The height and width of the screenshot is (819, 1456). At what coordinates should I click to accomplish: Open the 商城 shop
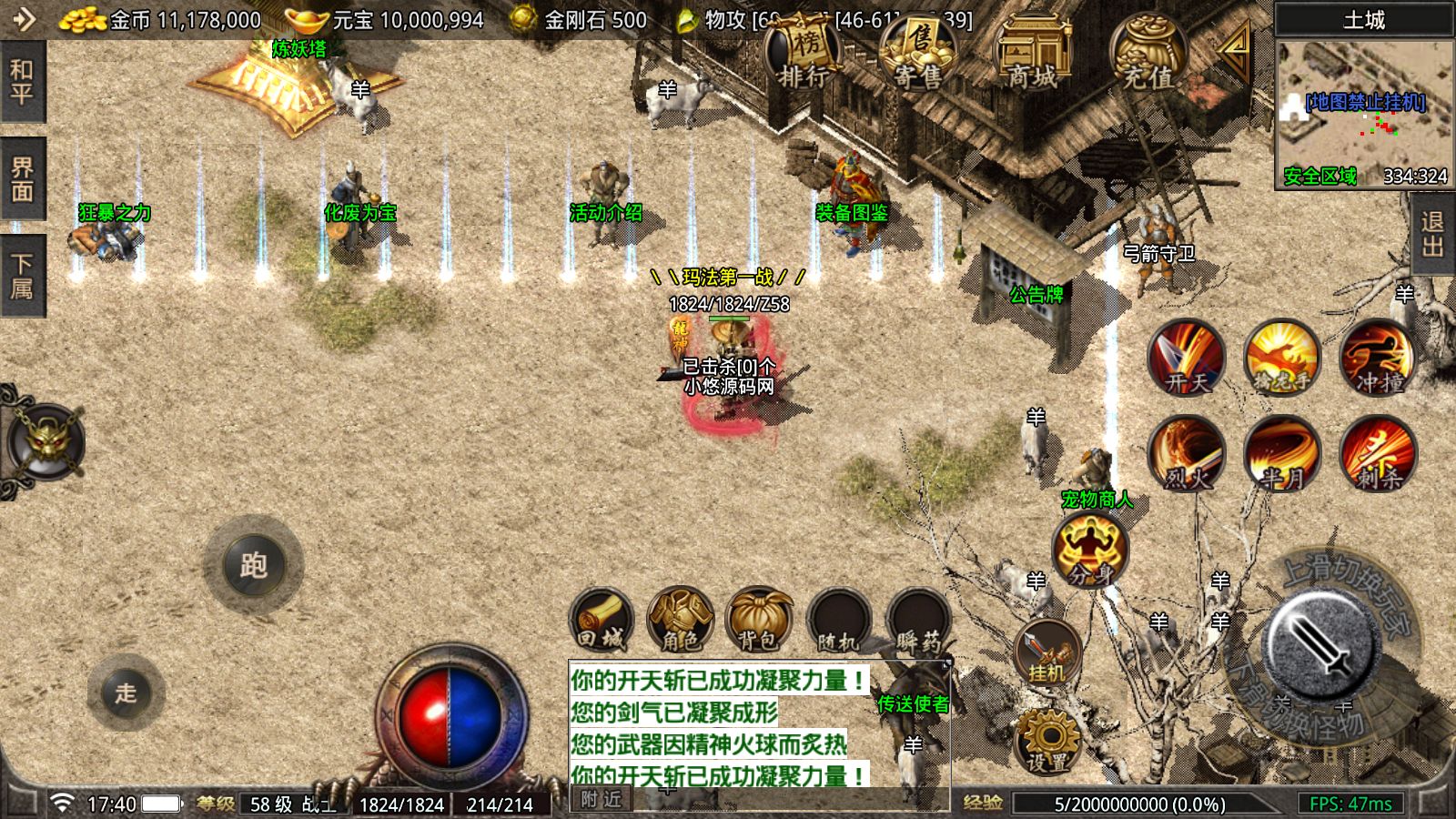pyautogui.click(x=1033, y=56)
